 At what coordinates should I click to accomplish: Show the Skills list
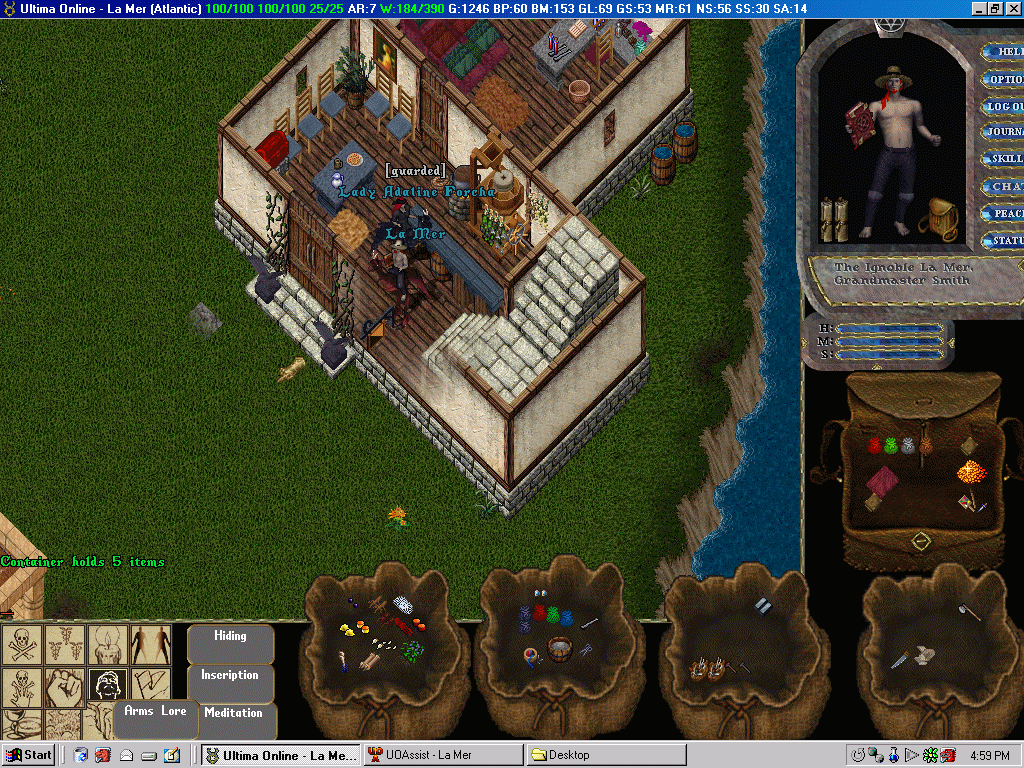1004,159
